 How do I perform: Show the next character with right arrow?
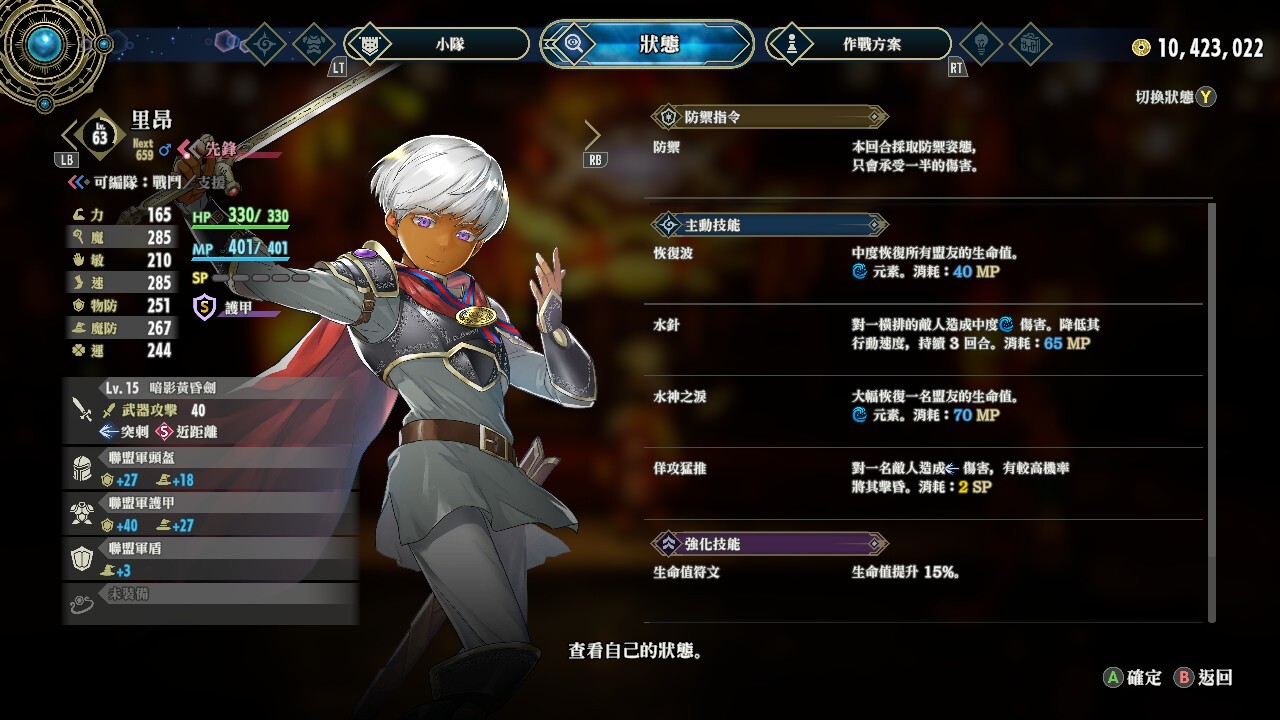(593, 135)
